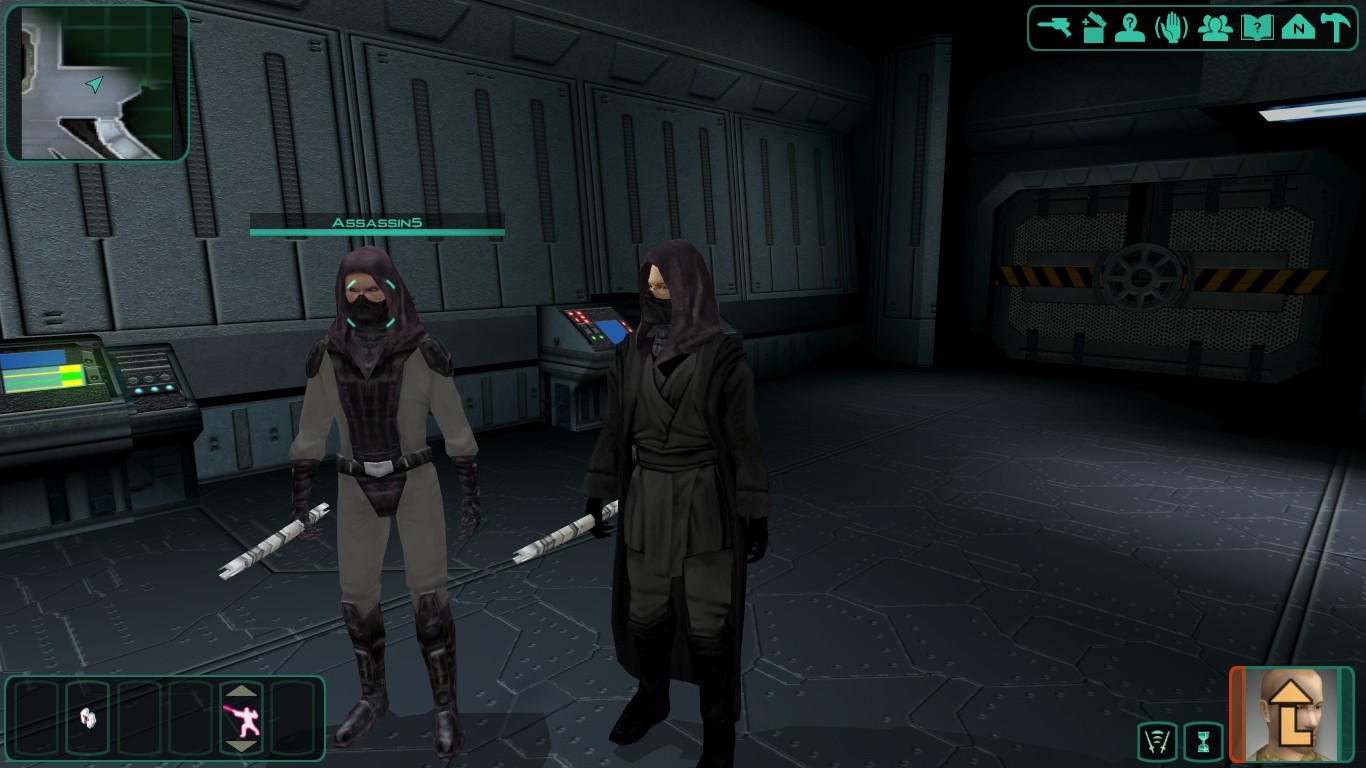This screenshot has width=1366, height=768.
Task: Use the white medpac item slot
Action: pyautogui.click(x=88, y=717)
